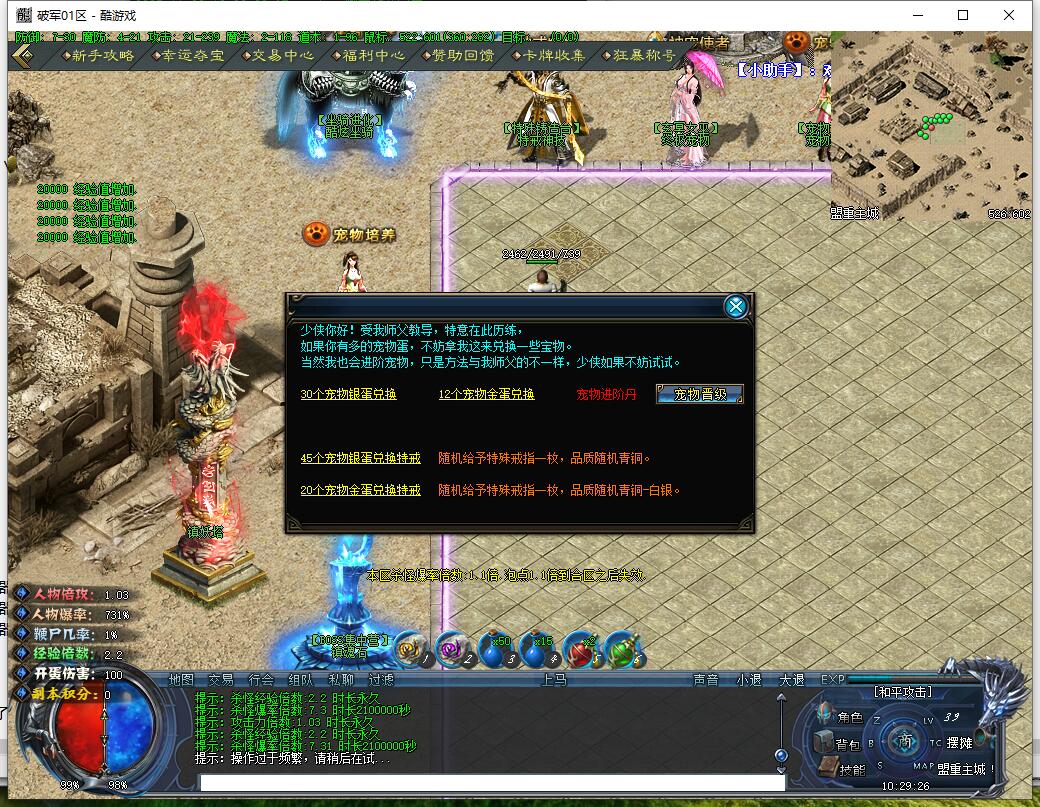Choose the 12个宠物金蛋兑换 option
The height and width of the screenshot is (807, 1040).
[486, 395]
